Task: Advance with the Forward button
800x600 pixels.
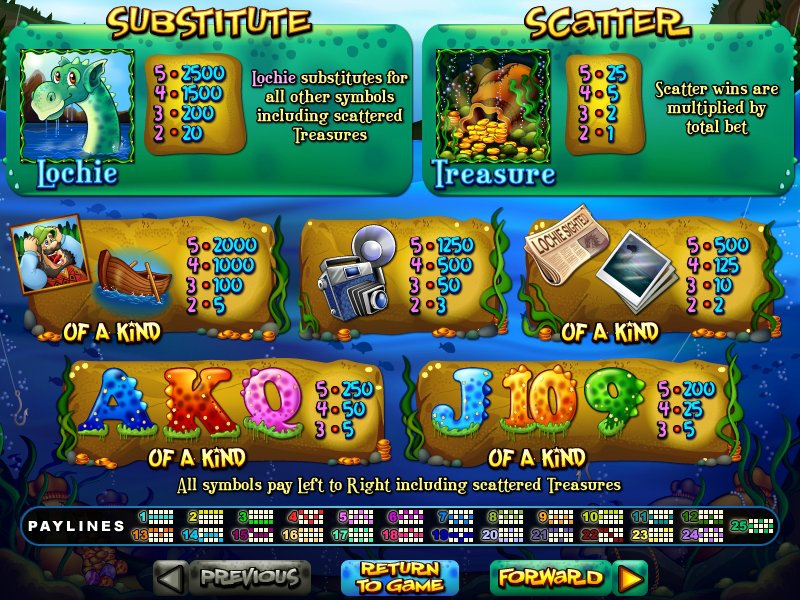Action: pos(551,577)
